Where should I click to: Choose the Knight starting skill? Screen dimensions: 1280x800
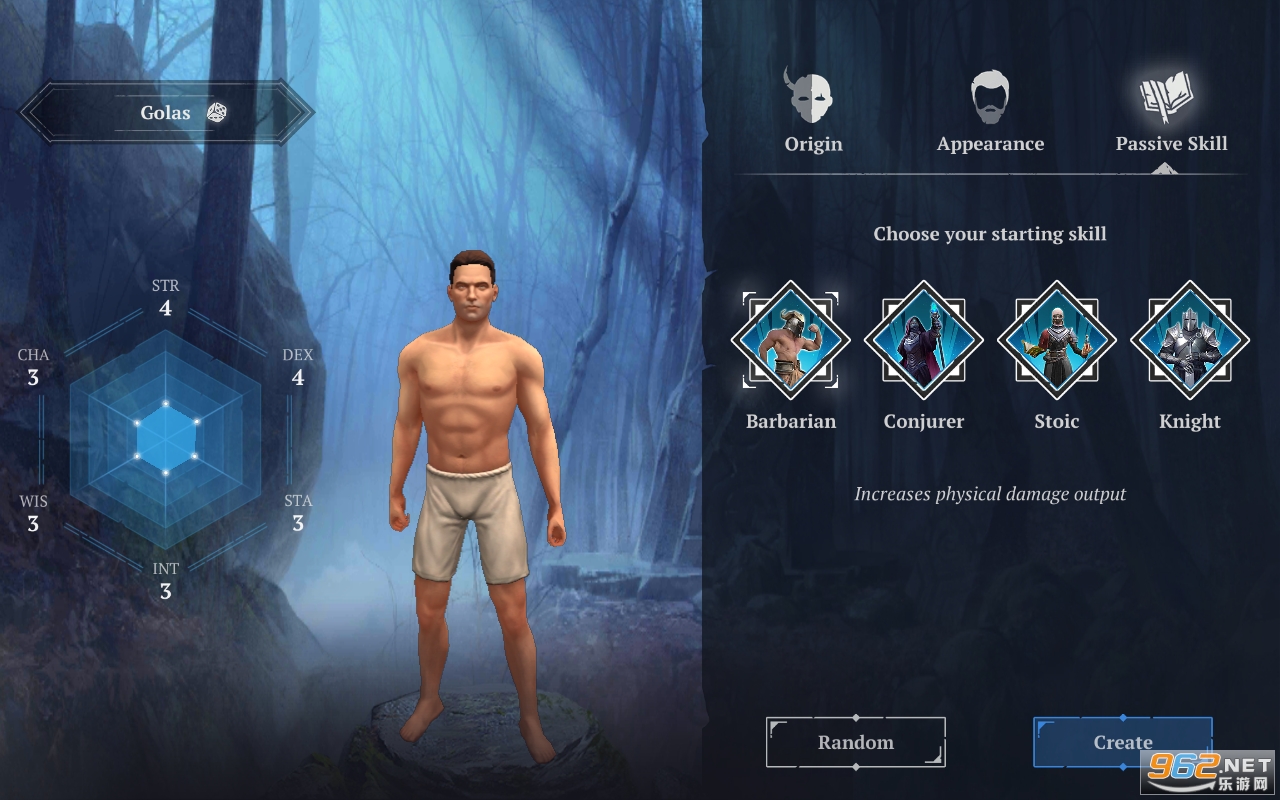(x=1190, y=340)
